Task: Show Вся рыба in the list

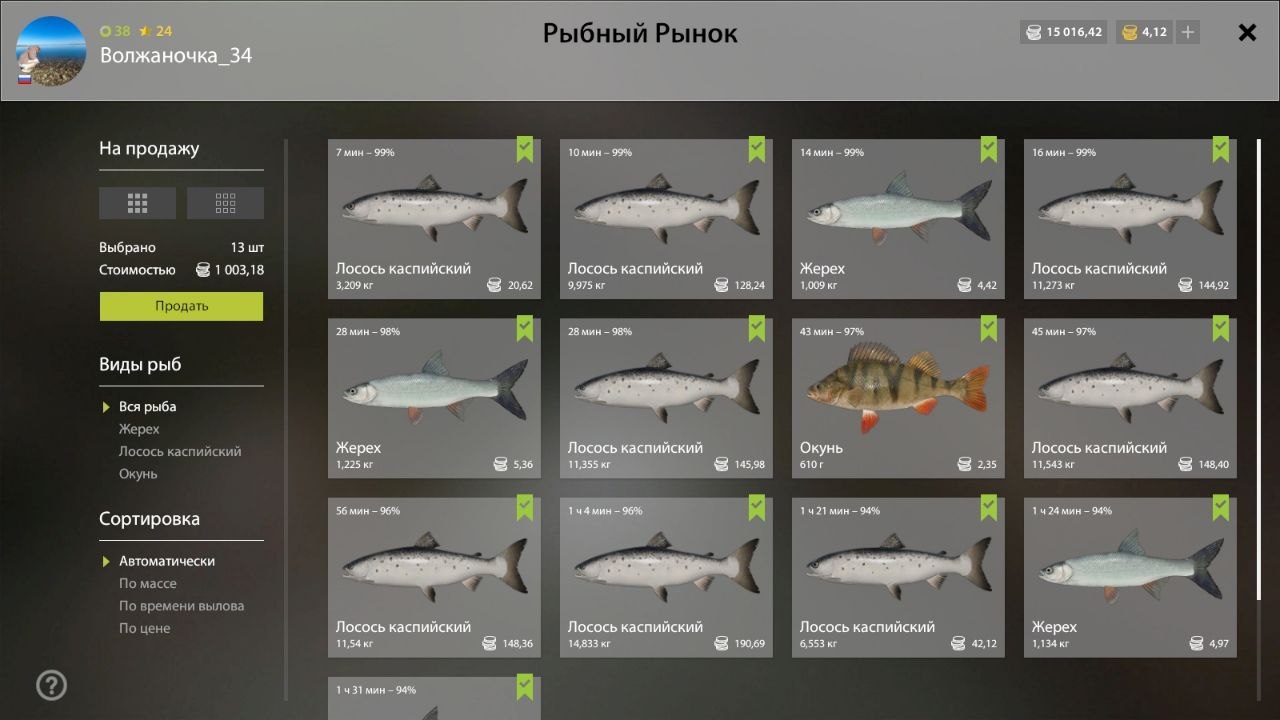Action: click(147, 407)
